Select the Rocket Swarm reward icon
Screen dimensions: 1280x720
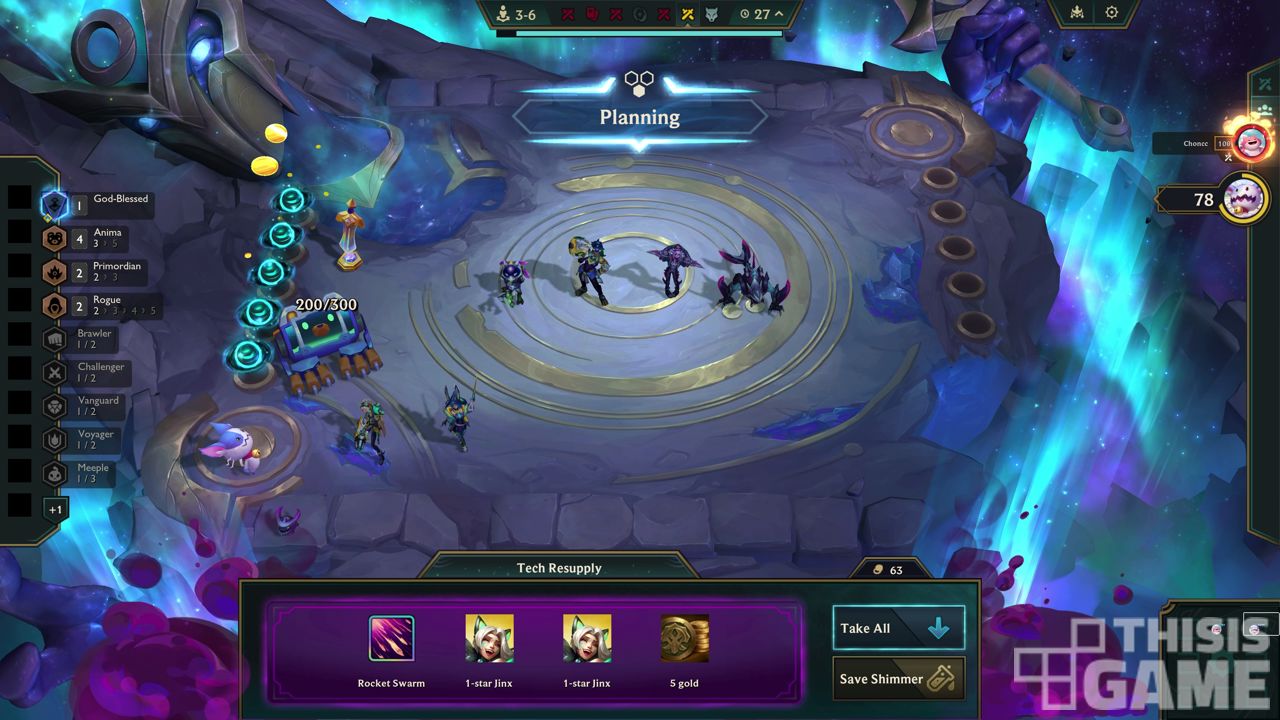[x=391, y=639]
